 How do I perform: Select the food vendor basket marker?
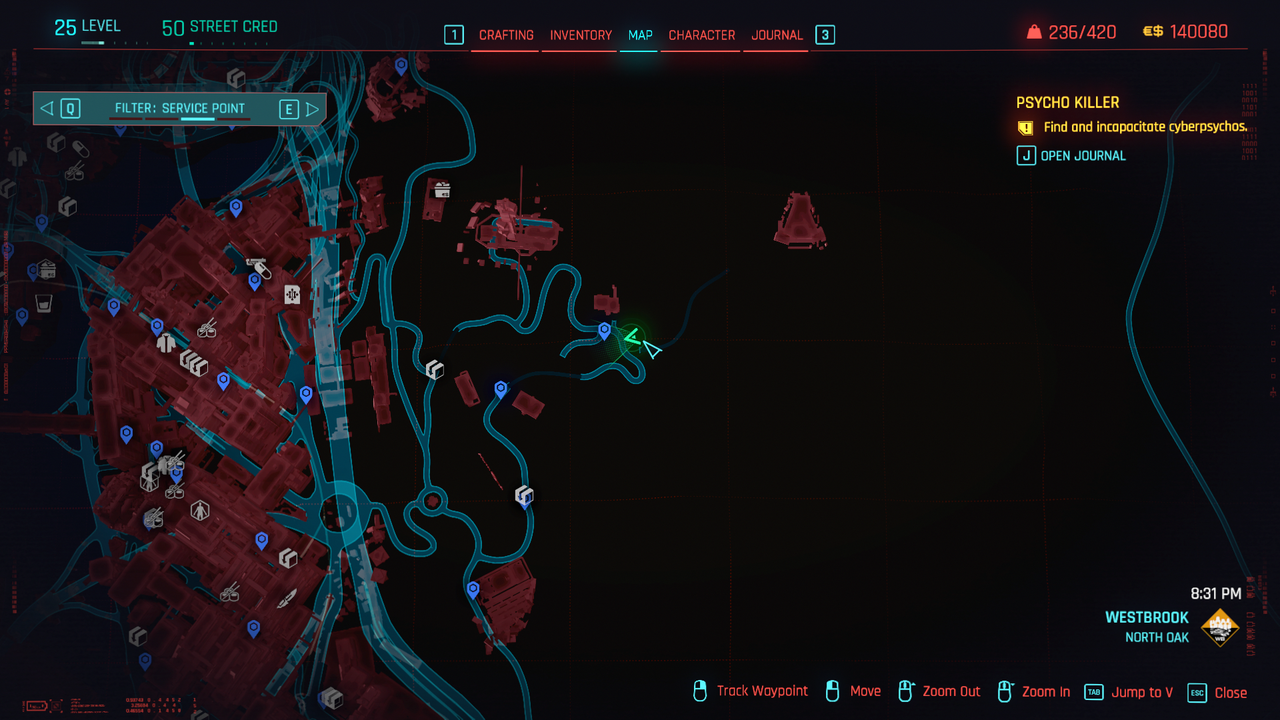(441, 189)
